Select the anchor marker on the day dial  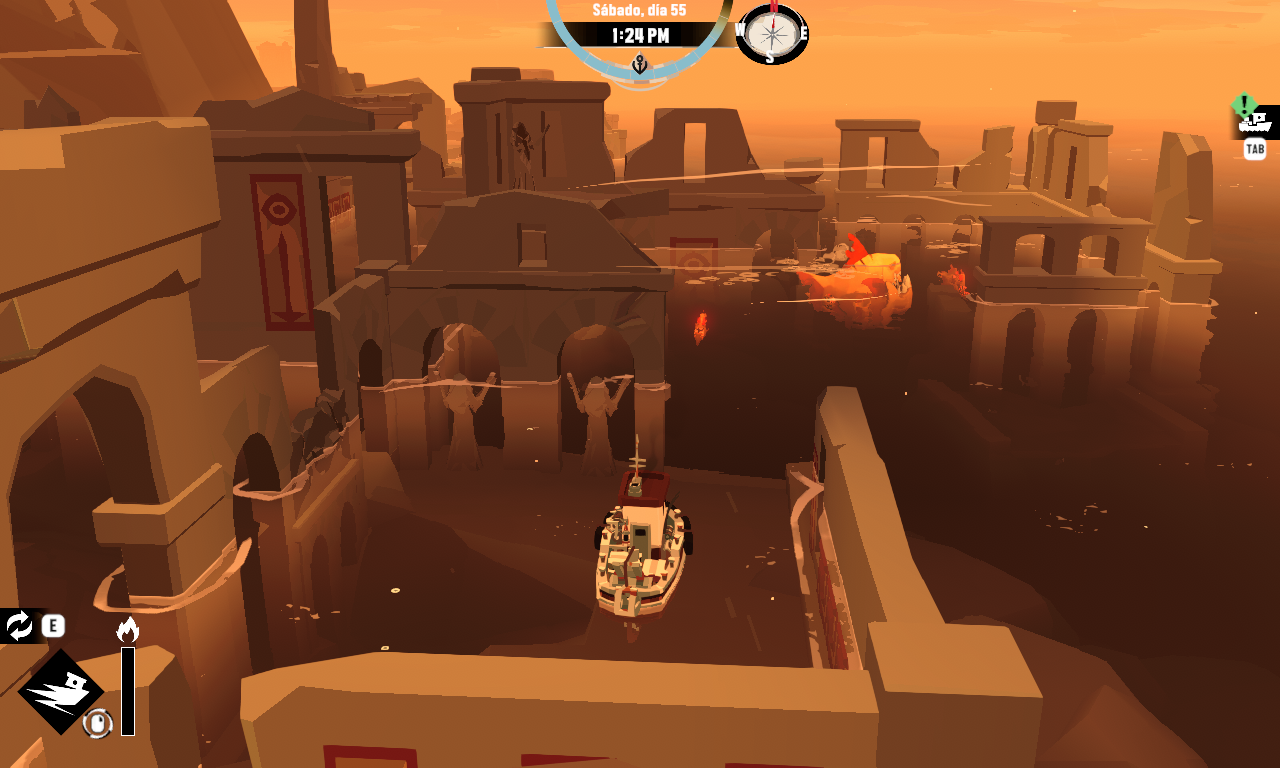[x=640, y=66]
